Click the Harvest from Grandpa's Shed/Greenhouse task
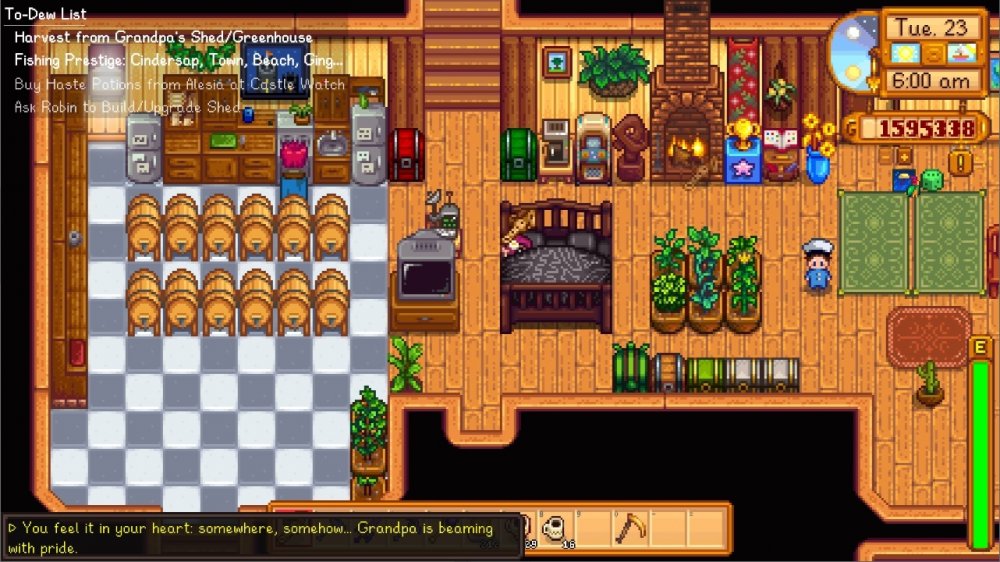Image resolution: width=1000 pixels, height=562 pixels. (x=163, y=38)
